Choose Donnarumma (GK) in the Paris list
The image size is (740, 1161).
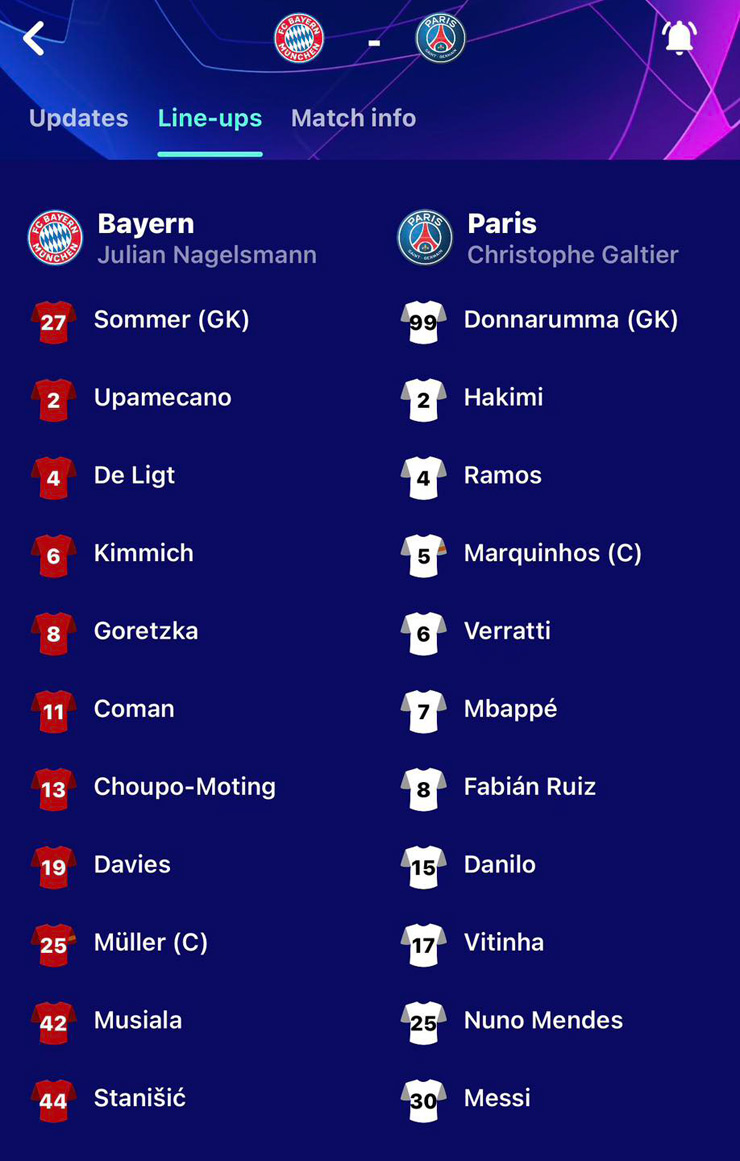coord(570,320)
